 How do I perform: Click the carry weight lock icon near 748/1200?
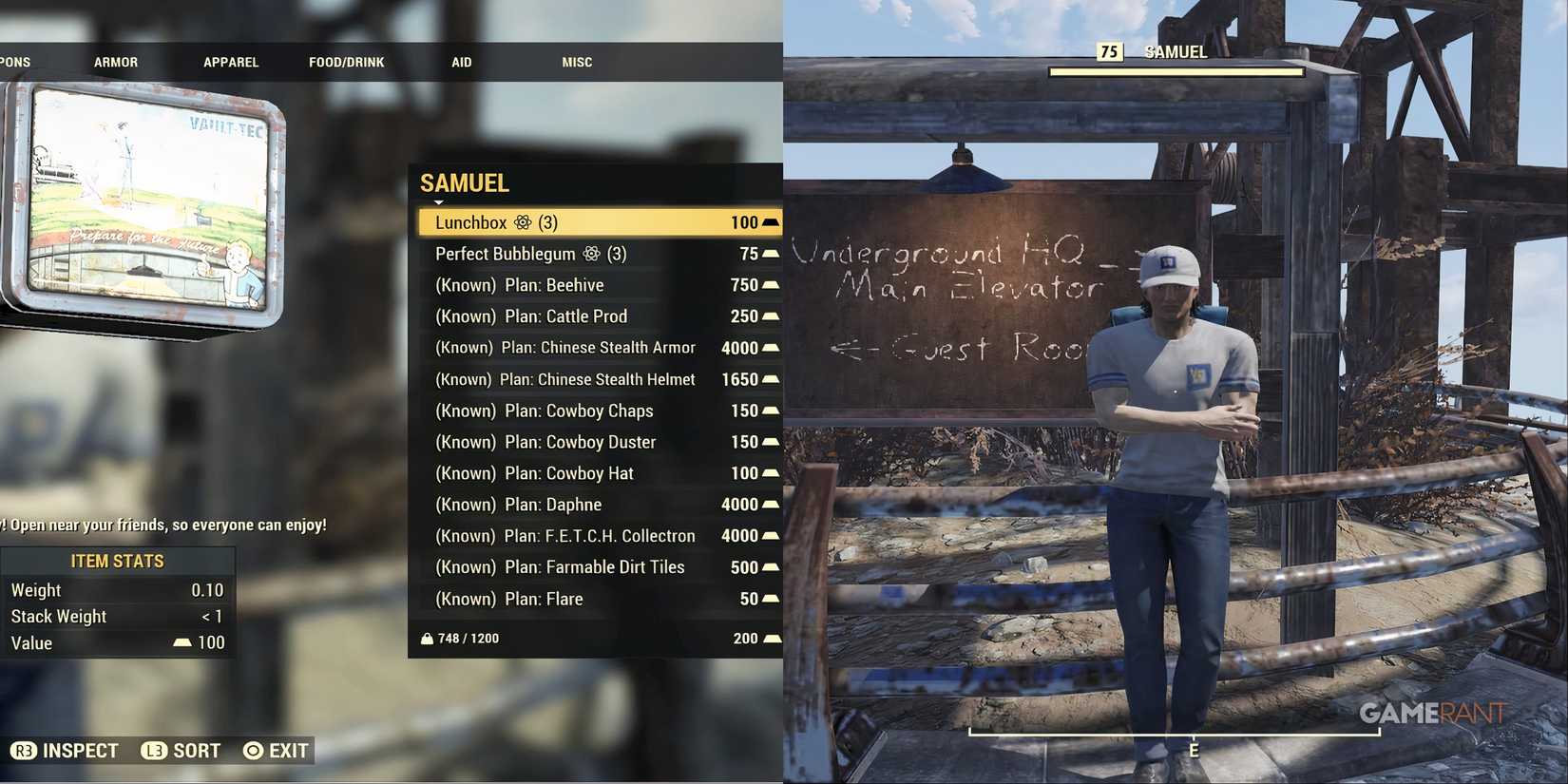coord(427,638)
